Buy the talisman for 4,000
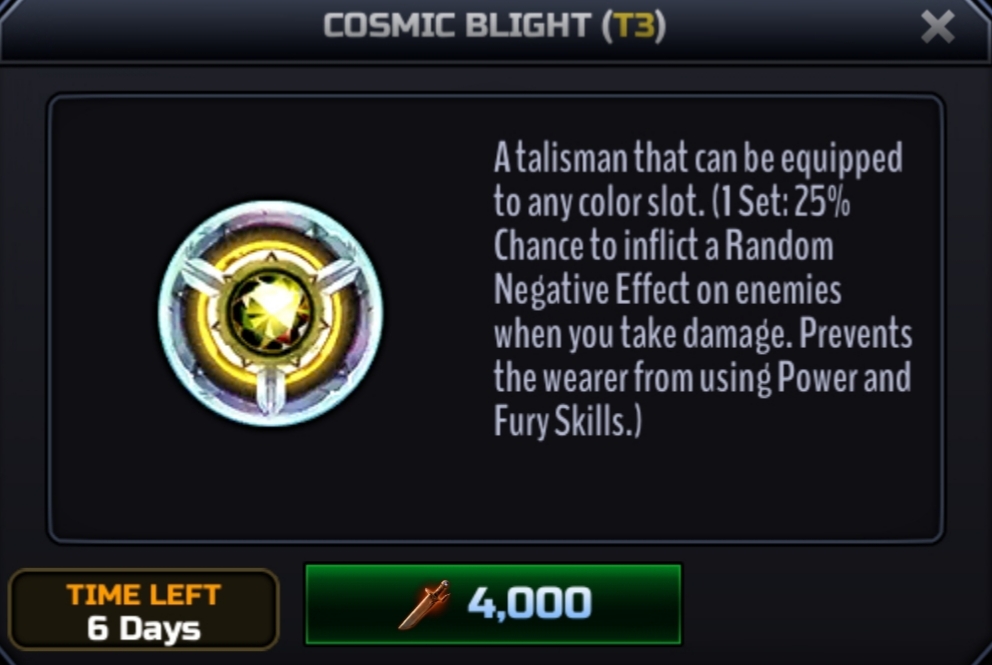This screenshot has width=992, height=665. point(493,603)
